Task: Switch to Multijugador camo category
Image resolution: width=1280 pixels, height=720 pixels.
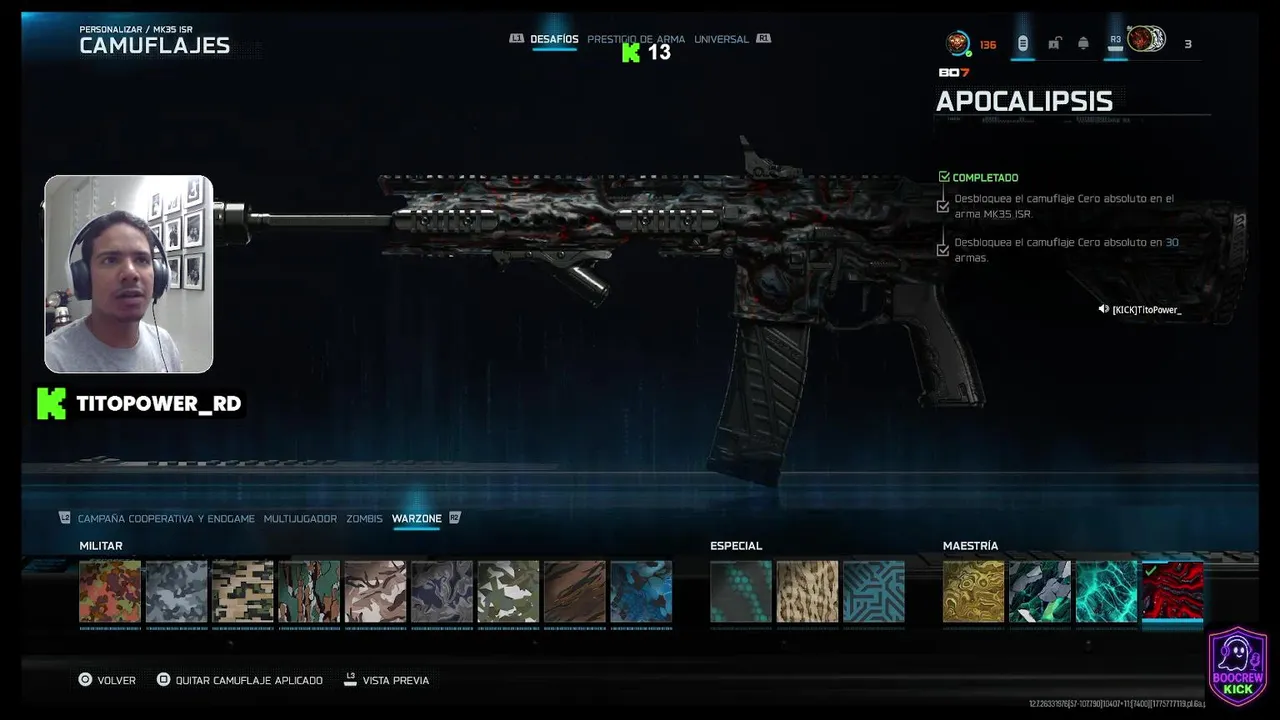Action: (300, 519)
